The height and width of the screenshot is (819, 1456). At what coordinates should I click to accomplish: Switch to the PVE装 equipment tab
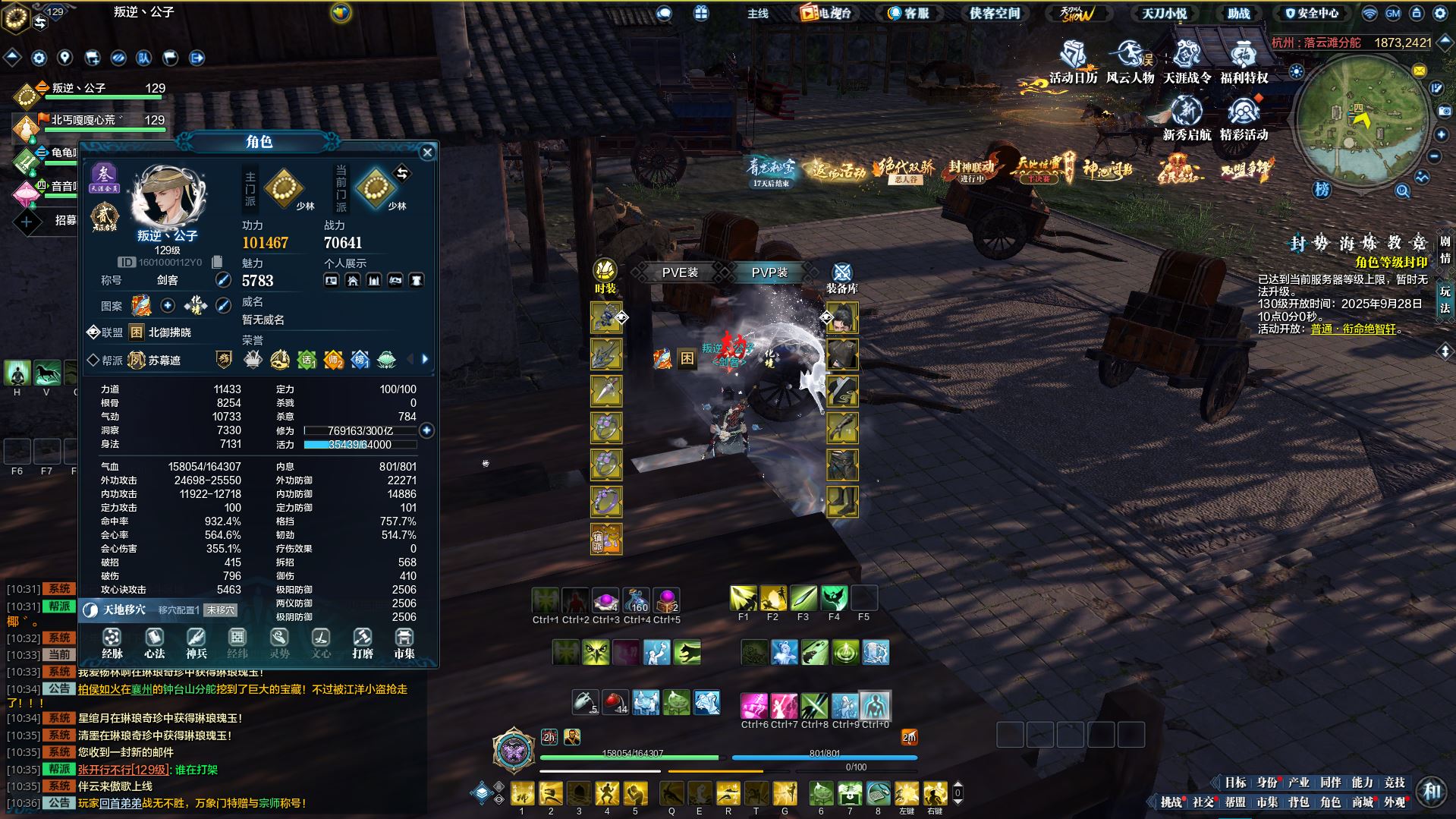click(x=680, y=272)
